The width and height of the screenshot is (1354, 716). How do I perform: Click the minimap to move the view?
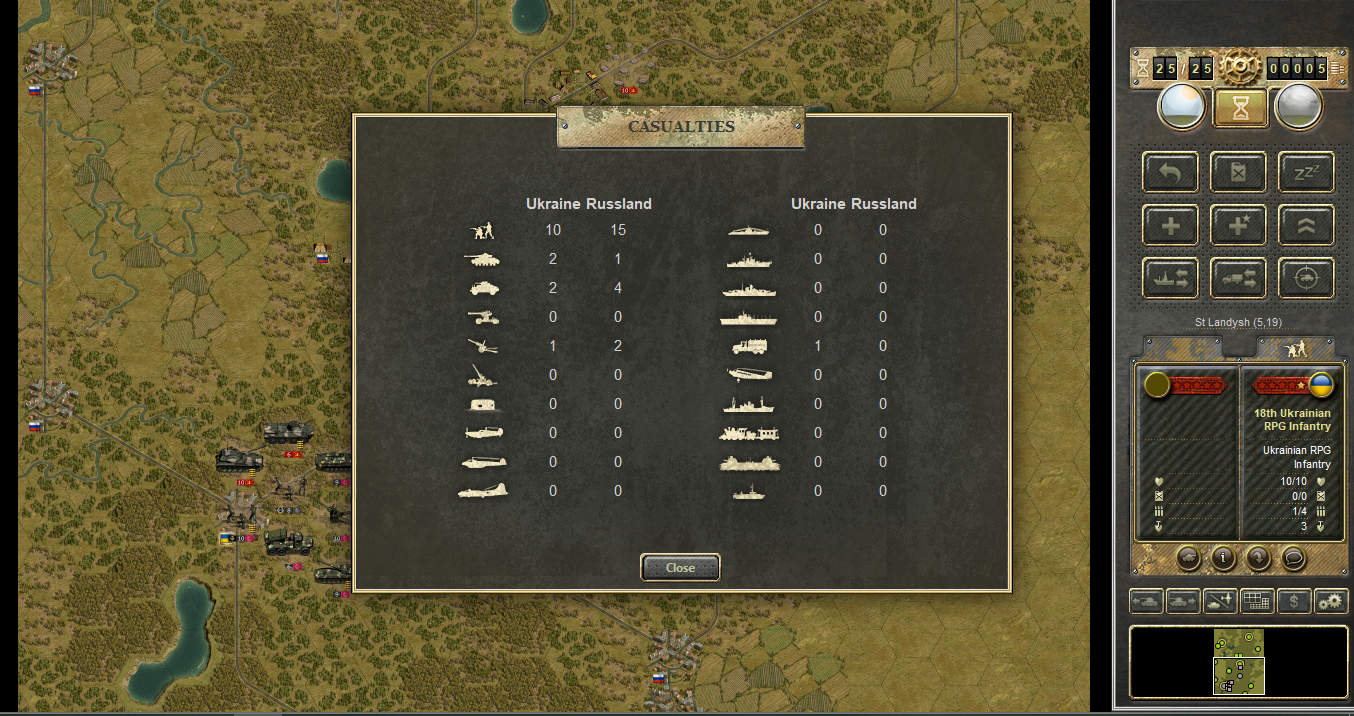[x=1239, y=662]
